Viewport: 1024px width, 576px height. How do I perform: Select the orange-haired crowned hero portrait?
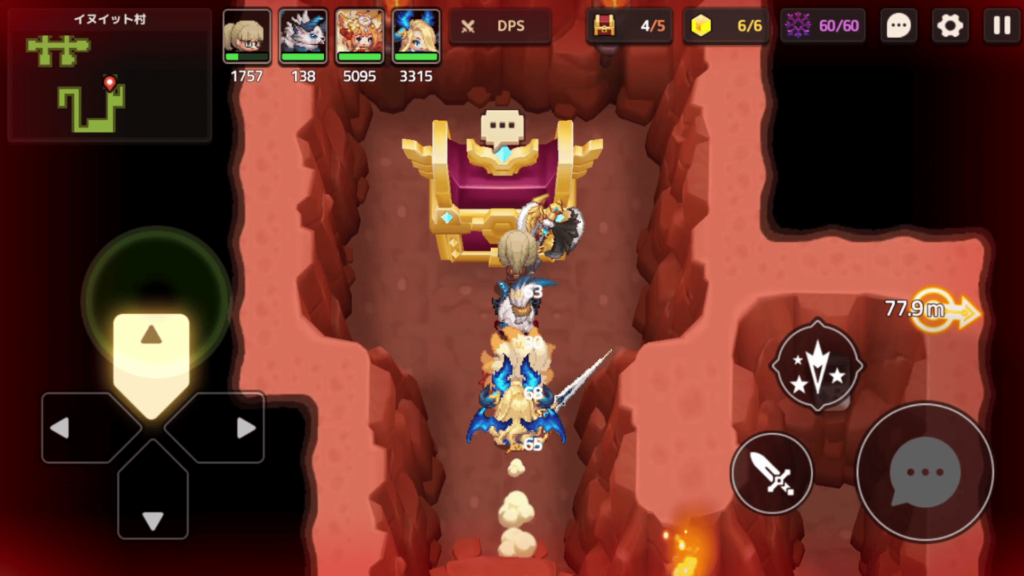coord(359,37)
